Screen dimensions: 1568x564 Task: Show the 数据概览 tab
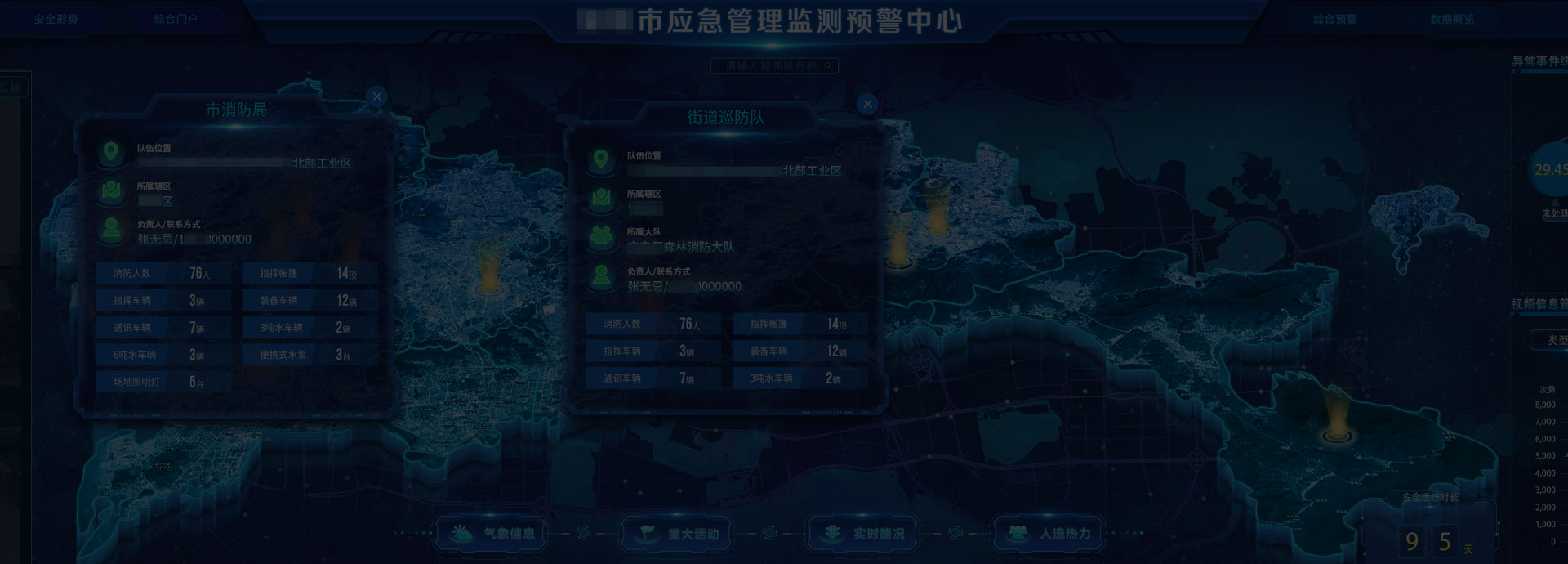[1451, 20]
